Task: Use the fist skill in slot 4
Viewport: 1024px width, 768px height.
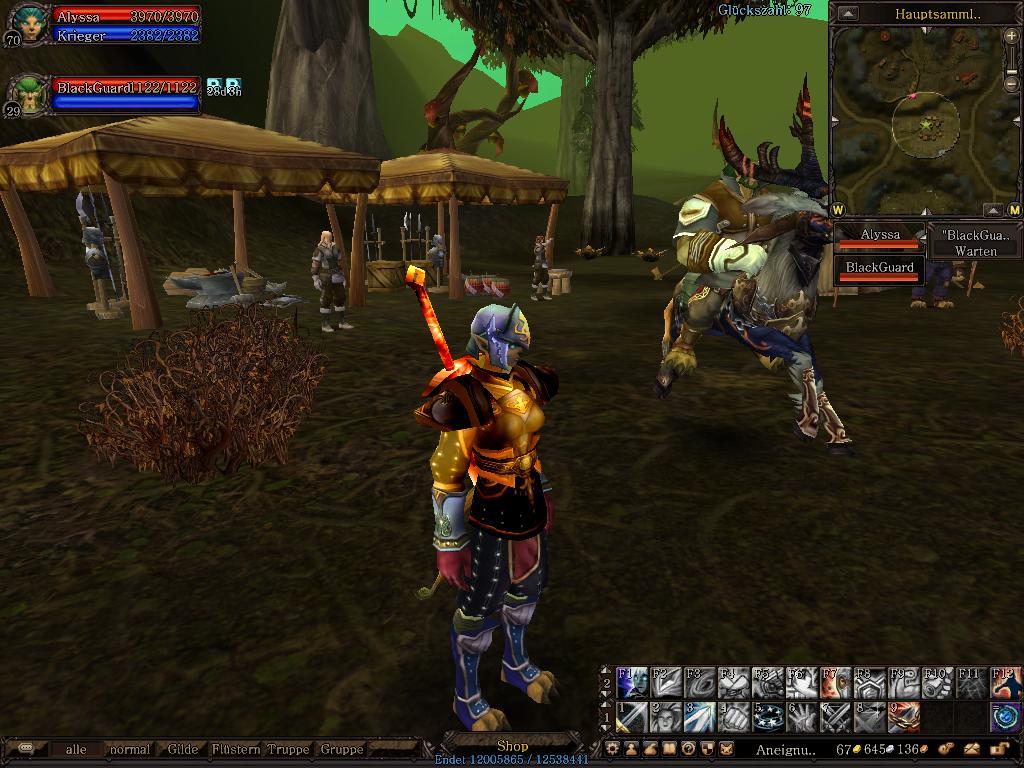Action: click(x=734, y=717)
